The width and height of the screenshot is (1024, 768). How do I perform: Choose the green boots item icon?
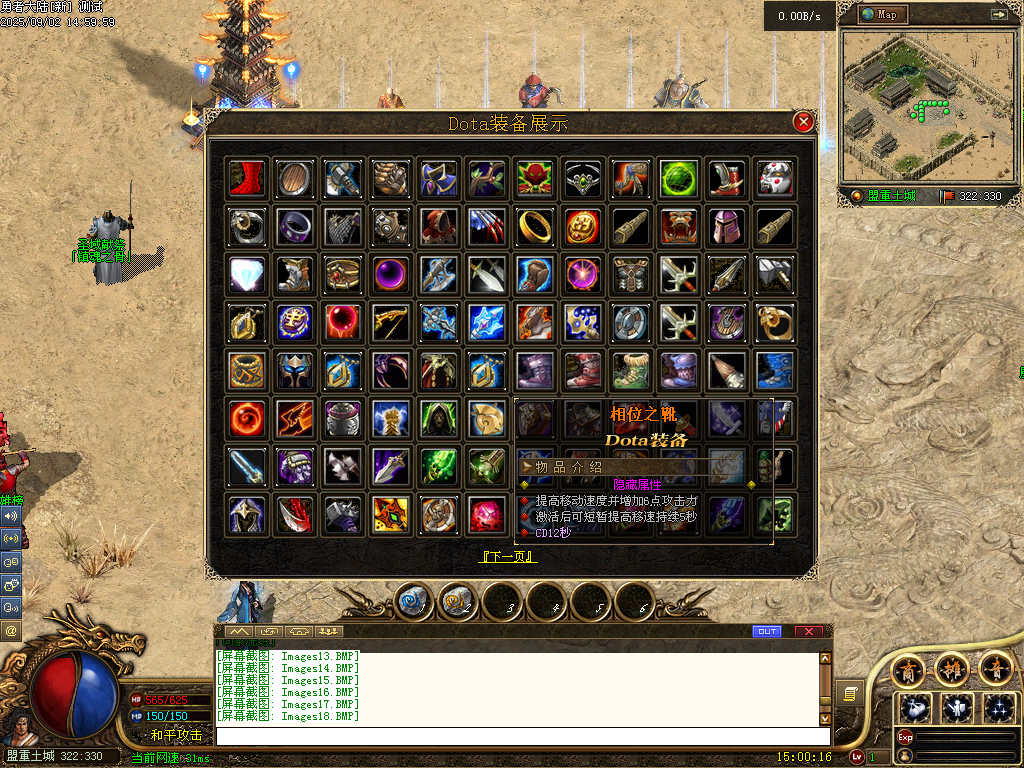[631, 371]
